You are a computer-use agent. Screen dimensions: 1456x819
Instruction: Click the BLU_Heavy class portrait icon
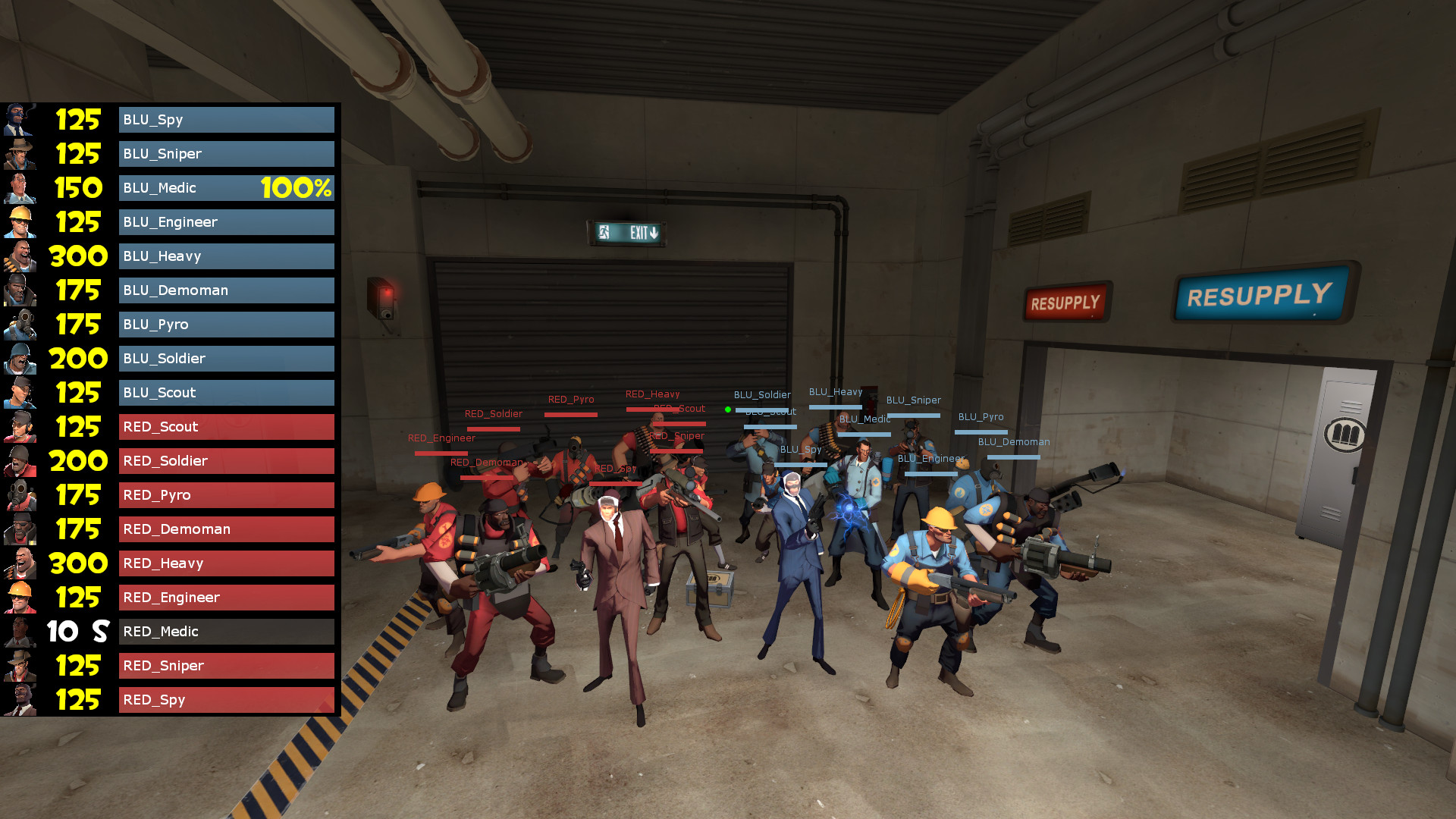[x=20, y=256]
